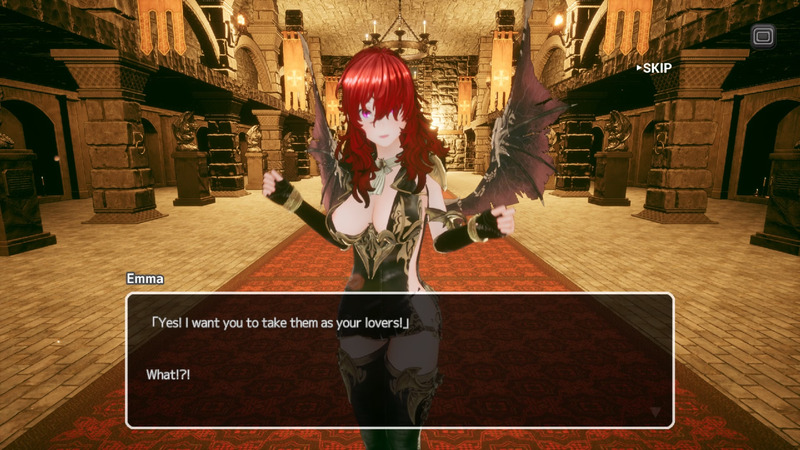Click the dialogue text box to continue

coord(400,360)
